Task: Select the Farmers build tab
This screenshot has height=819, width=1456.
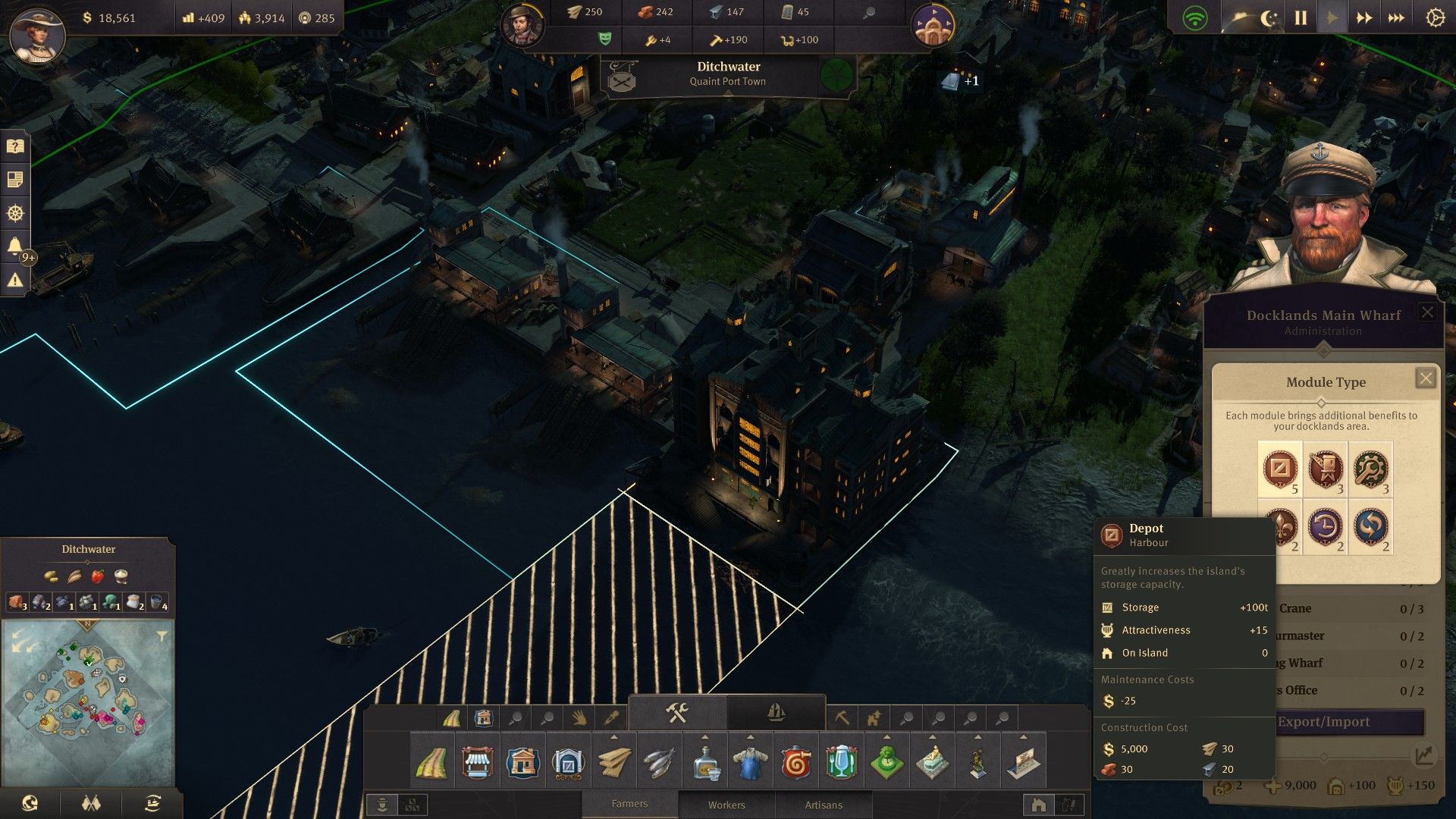Action: (x=629, y=804)
